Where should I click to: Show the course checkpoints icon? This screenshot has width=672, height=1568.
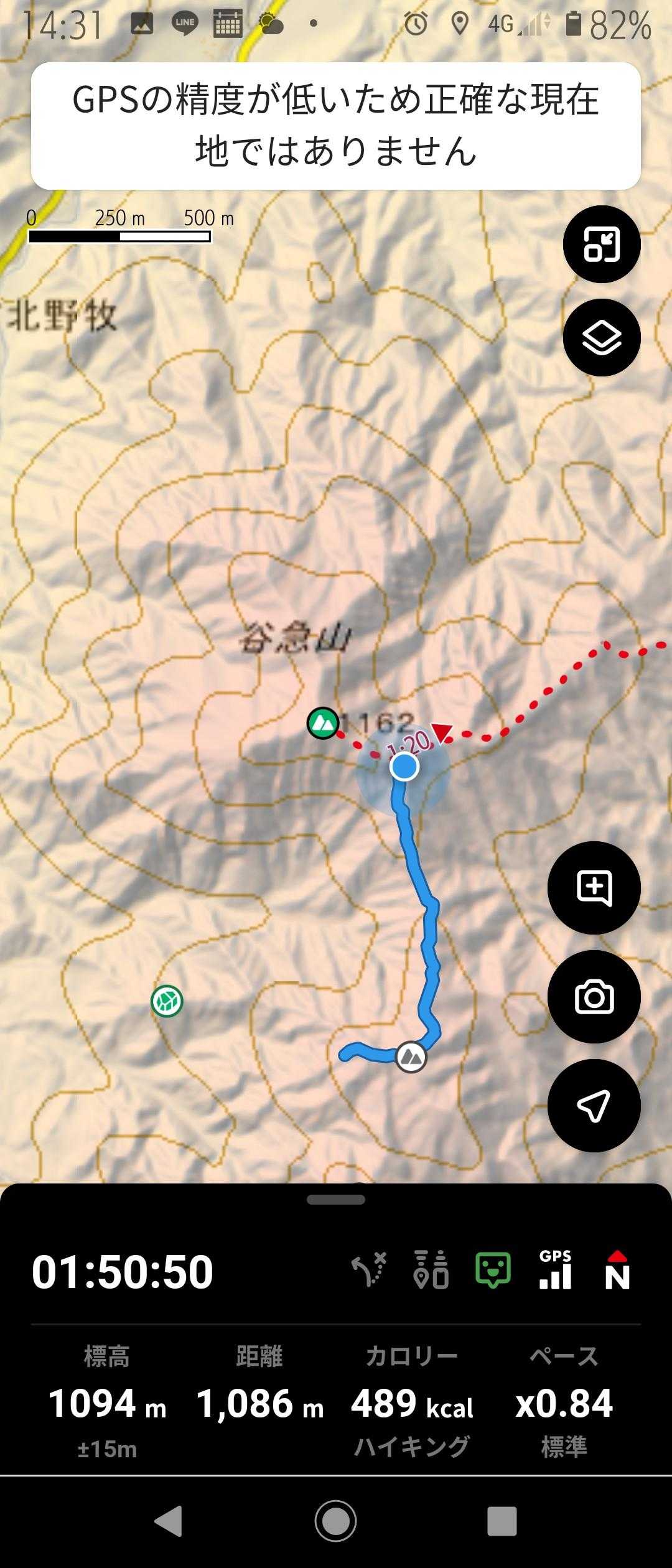click(x=431, y=1269)
